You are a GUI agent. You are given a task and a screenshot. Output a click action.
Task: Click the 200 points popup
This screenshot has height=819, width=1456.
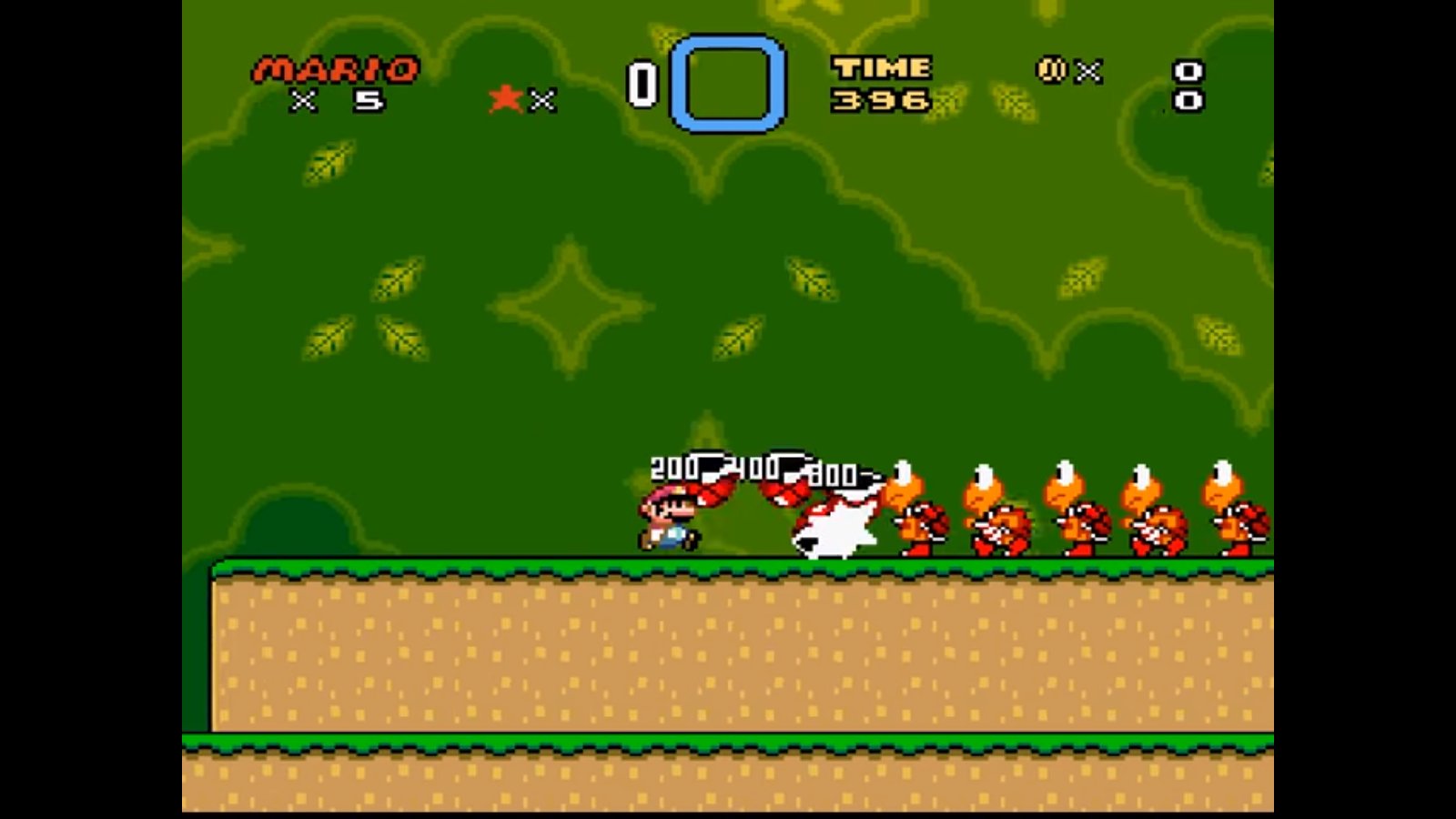[x=673, y=469]
